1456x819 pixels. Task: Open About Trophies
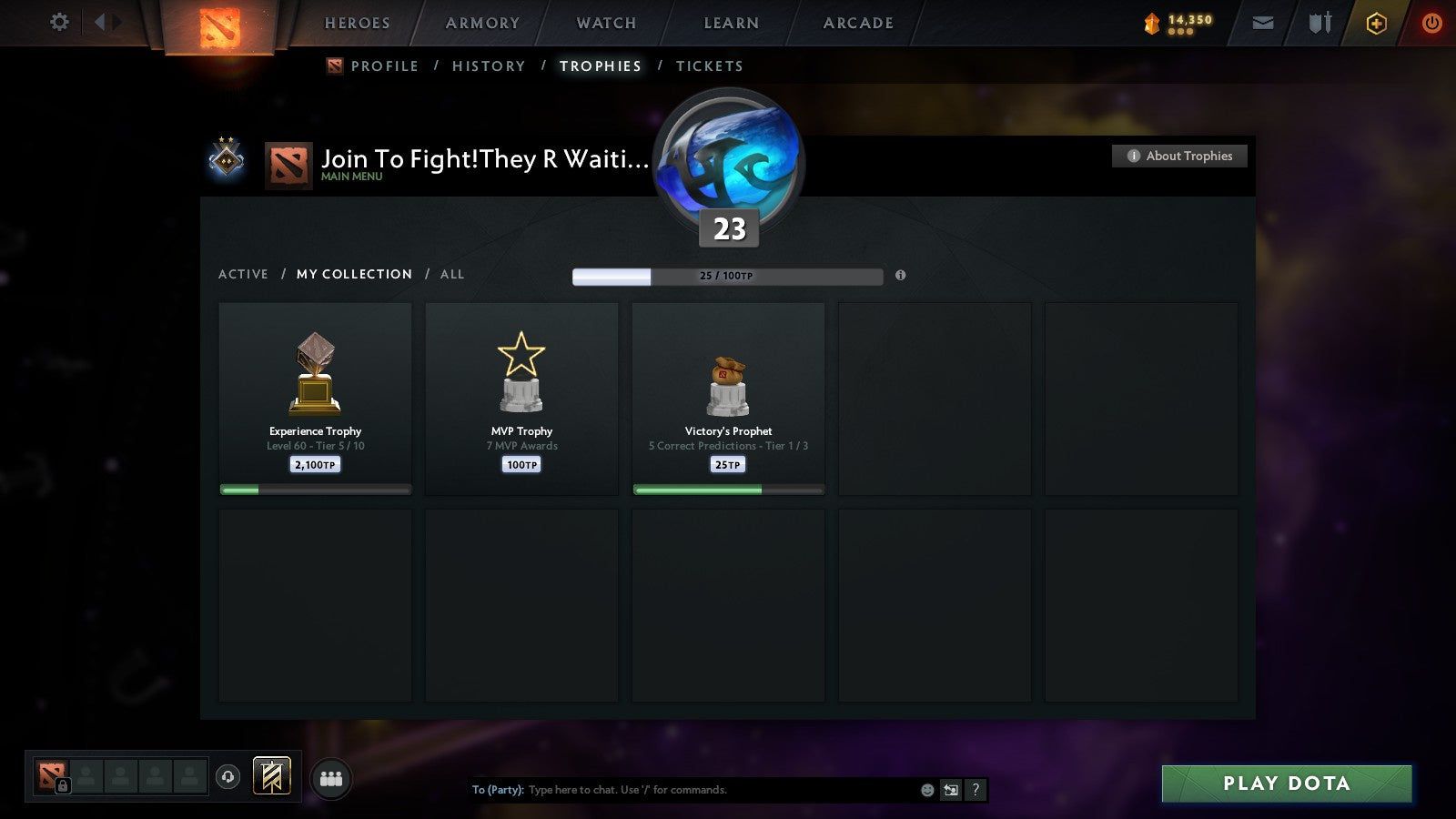1179,156
